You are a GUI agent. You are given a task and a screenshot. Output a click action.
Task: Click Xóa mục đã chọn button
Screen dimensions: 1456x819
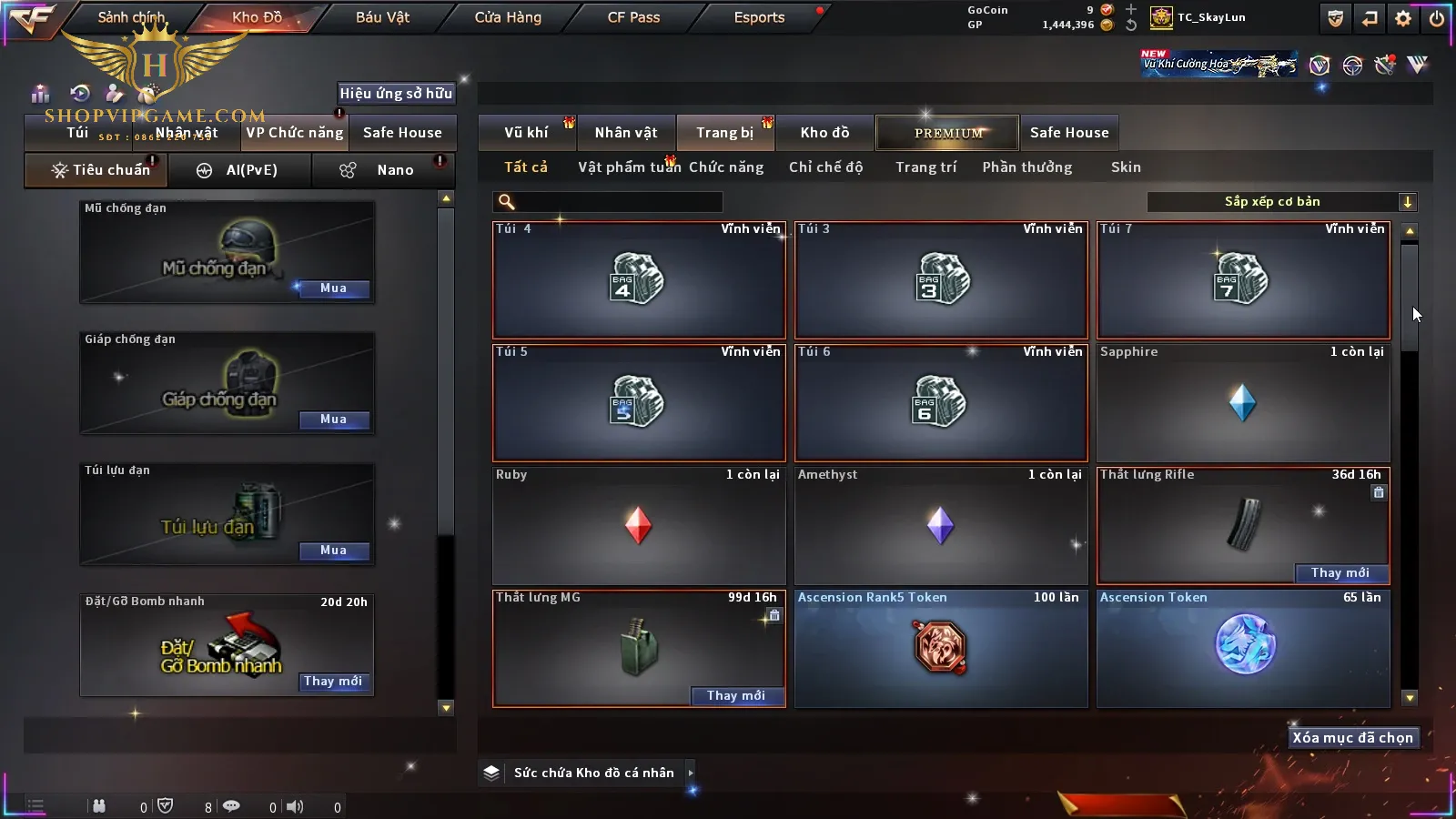1352,738
